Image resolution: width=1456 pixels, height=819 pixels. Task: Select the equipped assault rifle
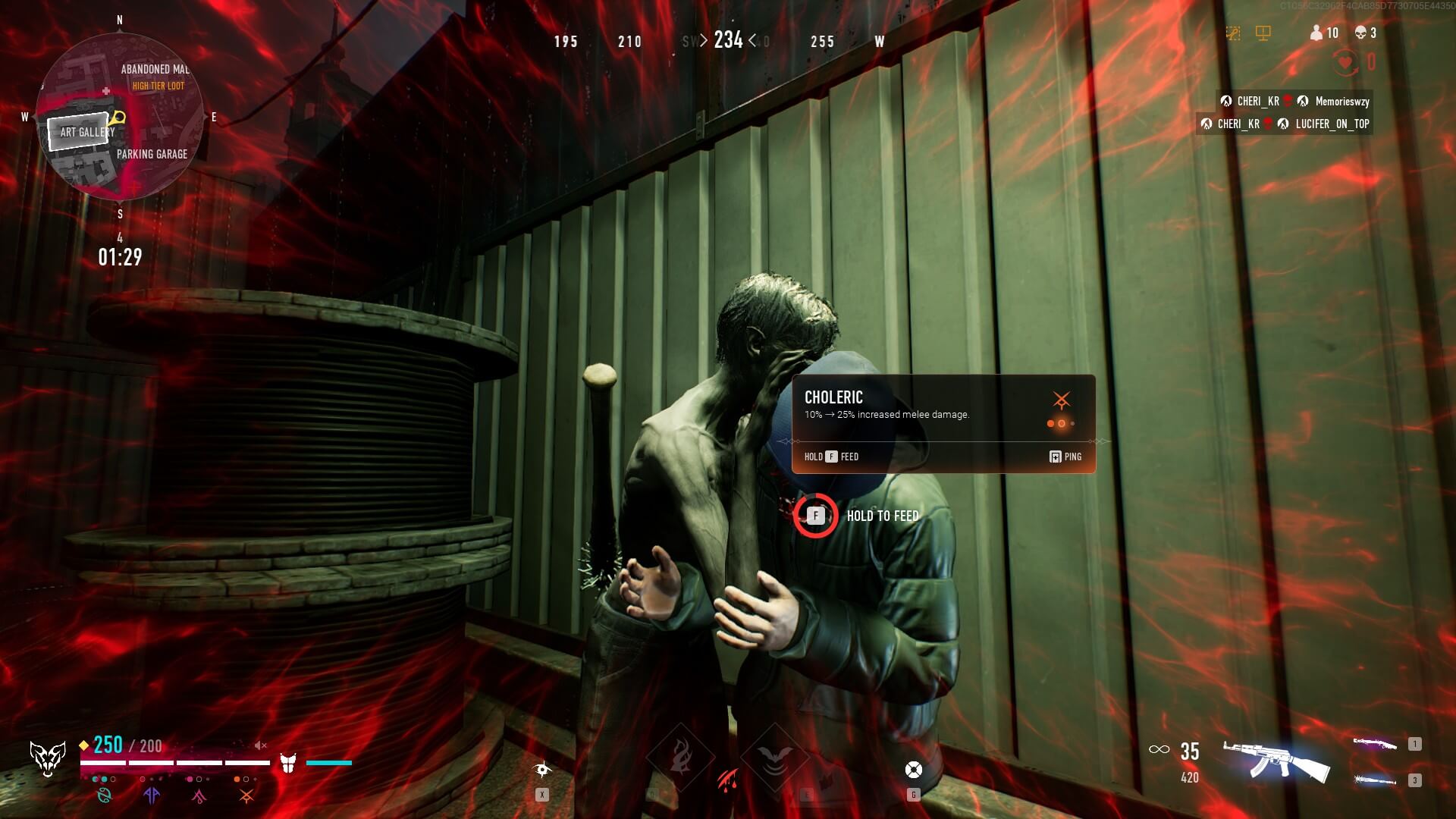pos(1277,761)
